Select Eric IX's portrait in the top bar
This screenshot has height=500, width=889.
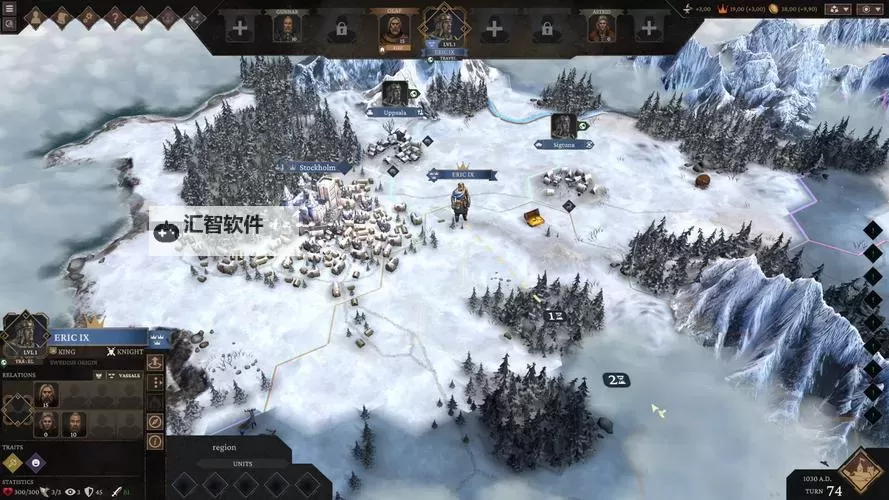(444, 26)
